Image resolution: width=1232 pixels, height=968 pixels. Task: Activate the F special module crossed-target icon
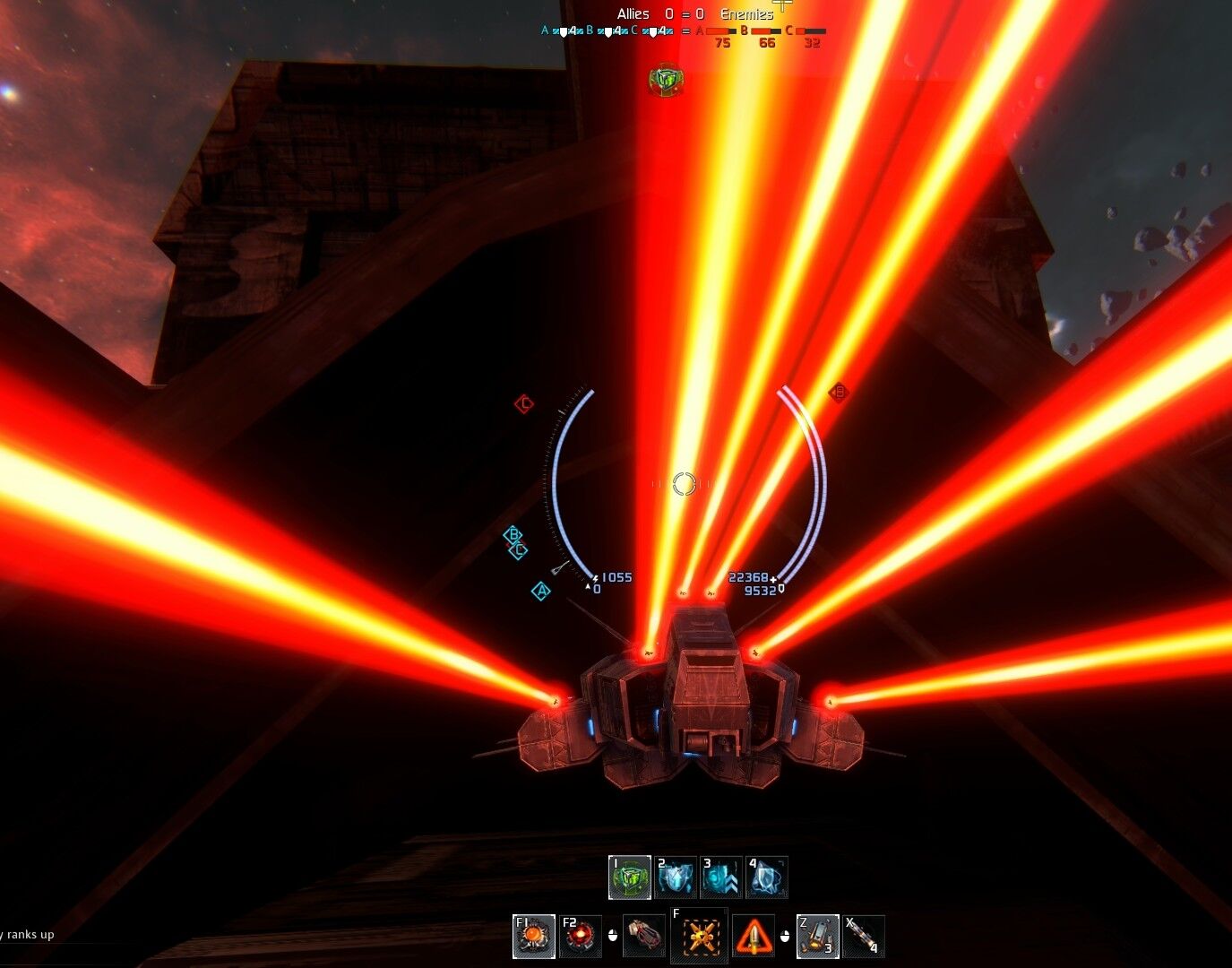[x=700, y=936]
